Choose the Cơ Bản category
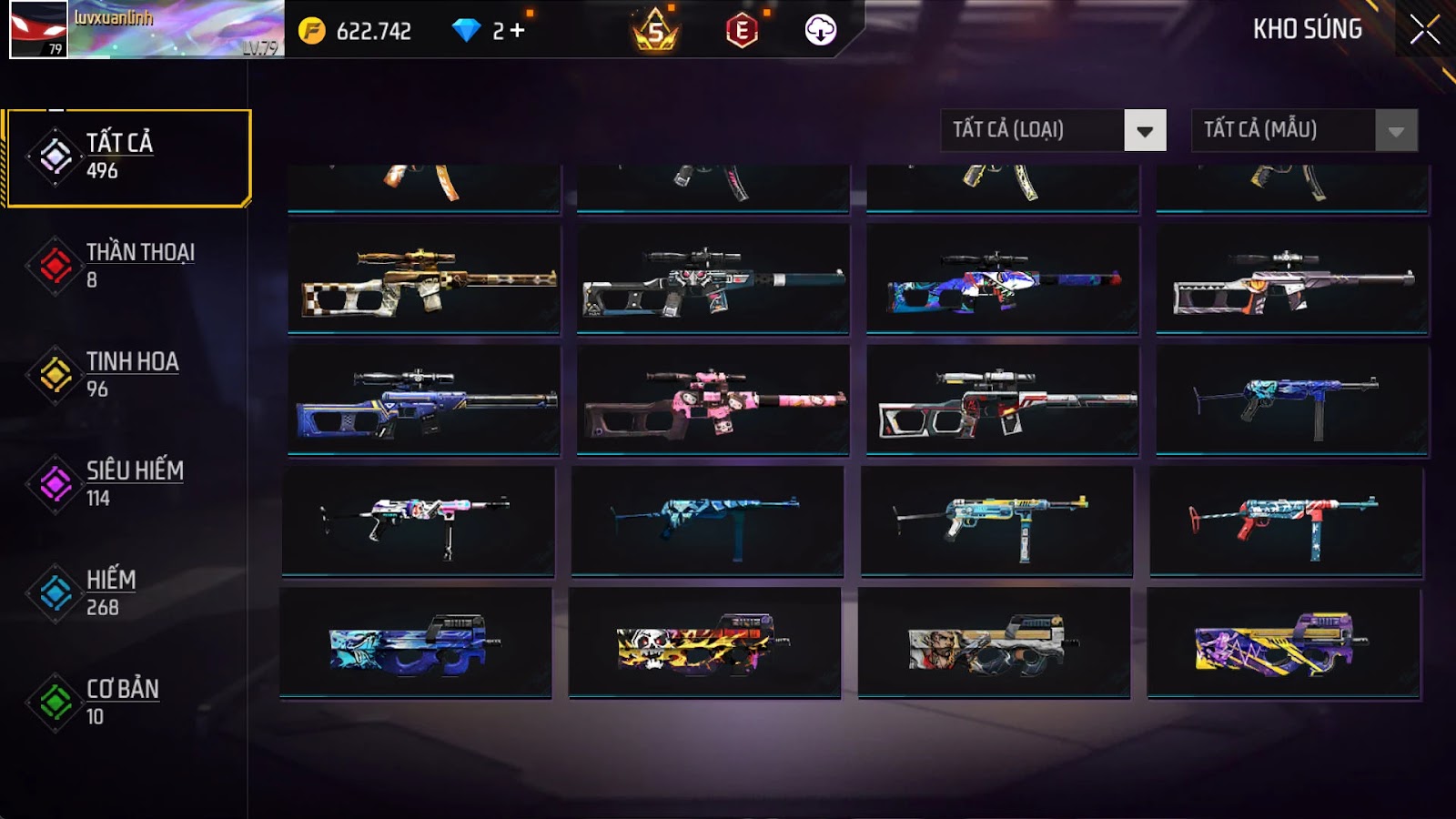 [x=127, y=703]
